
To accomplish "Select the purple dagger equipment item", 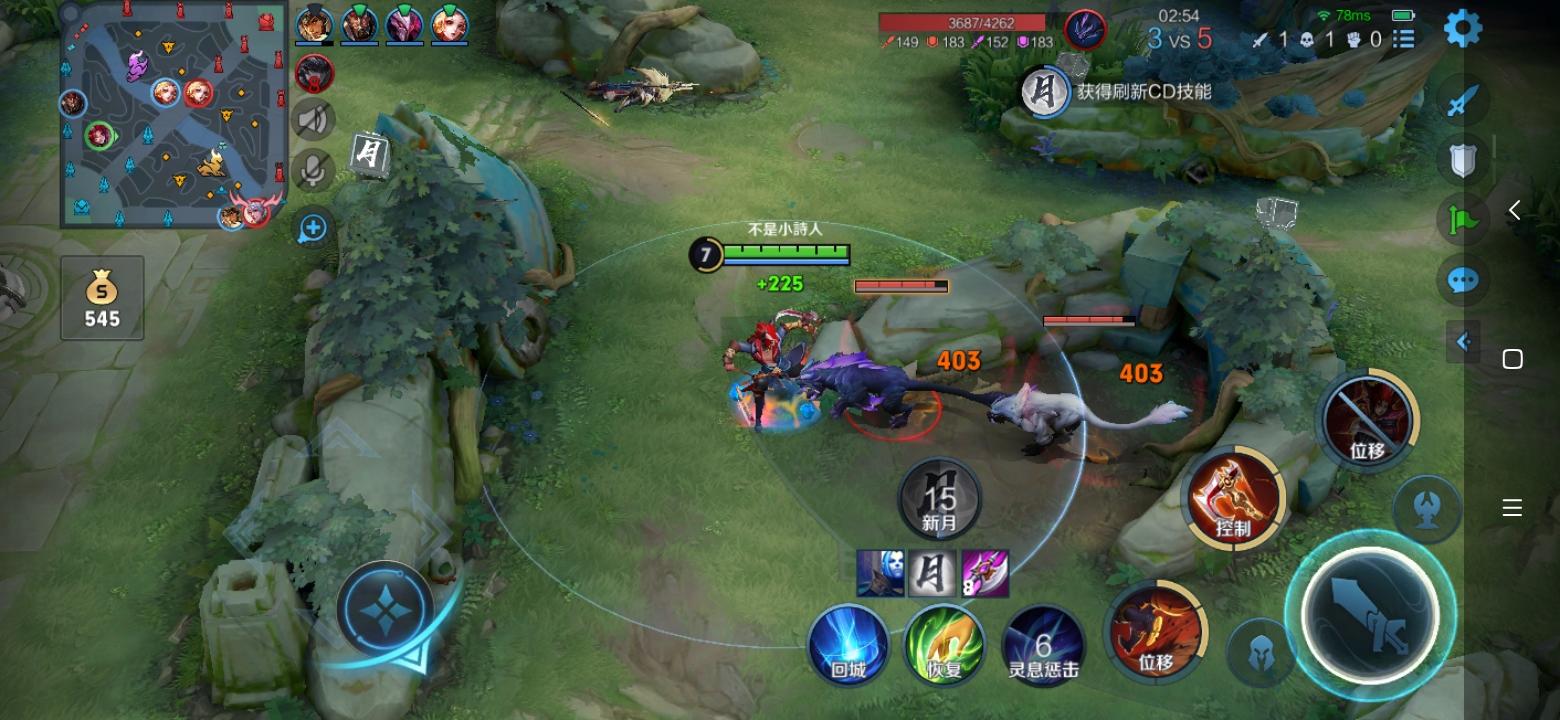I will tap(985, 573).
